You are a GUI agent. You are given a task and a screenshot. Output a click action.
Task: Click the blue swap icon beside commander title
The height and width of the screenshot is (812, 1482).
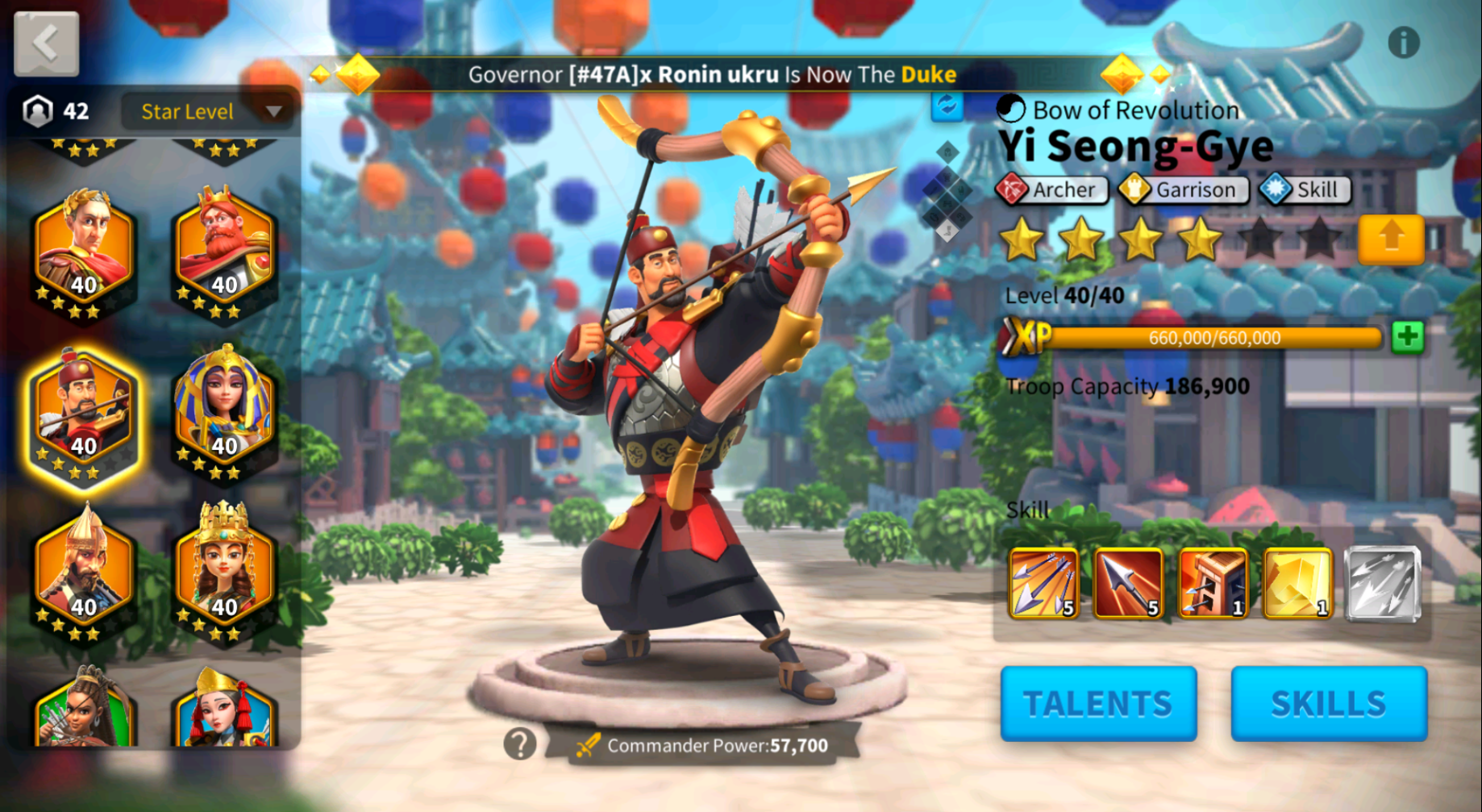(x=947, y=106)
